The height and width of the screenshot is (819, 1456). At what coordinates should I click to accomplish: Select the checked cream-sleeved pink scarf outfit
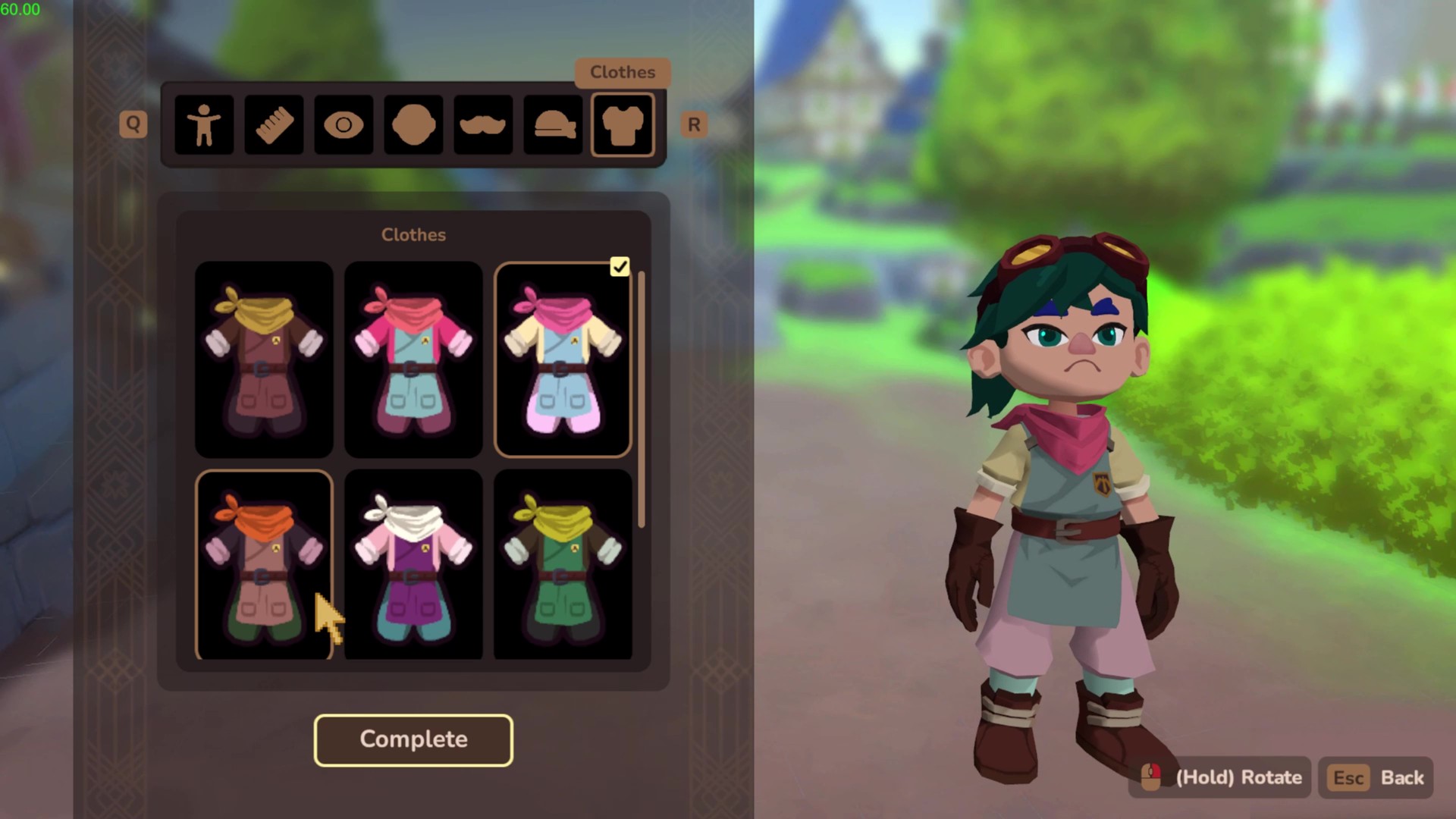(563, 359)
